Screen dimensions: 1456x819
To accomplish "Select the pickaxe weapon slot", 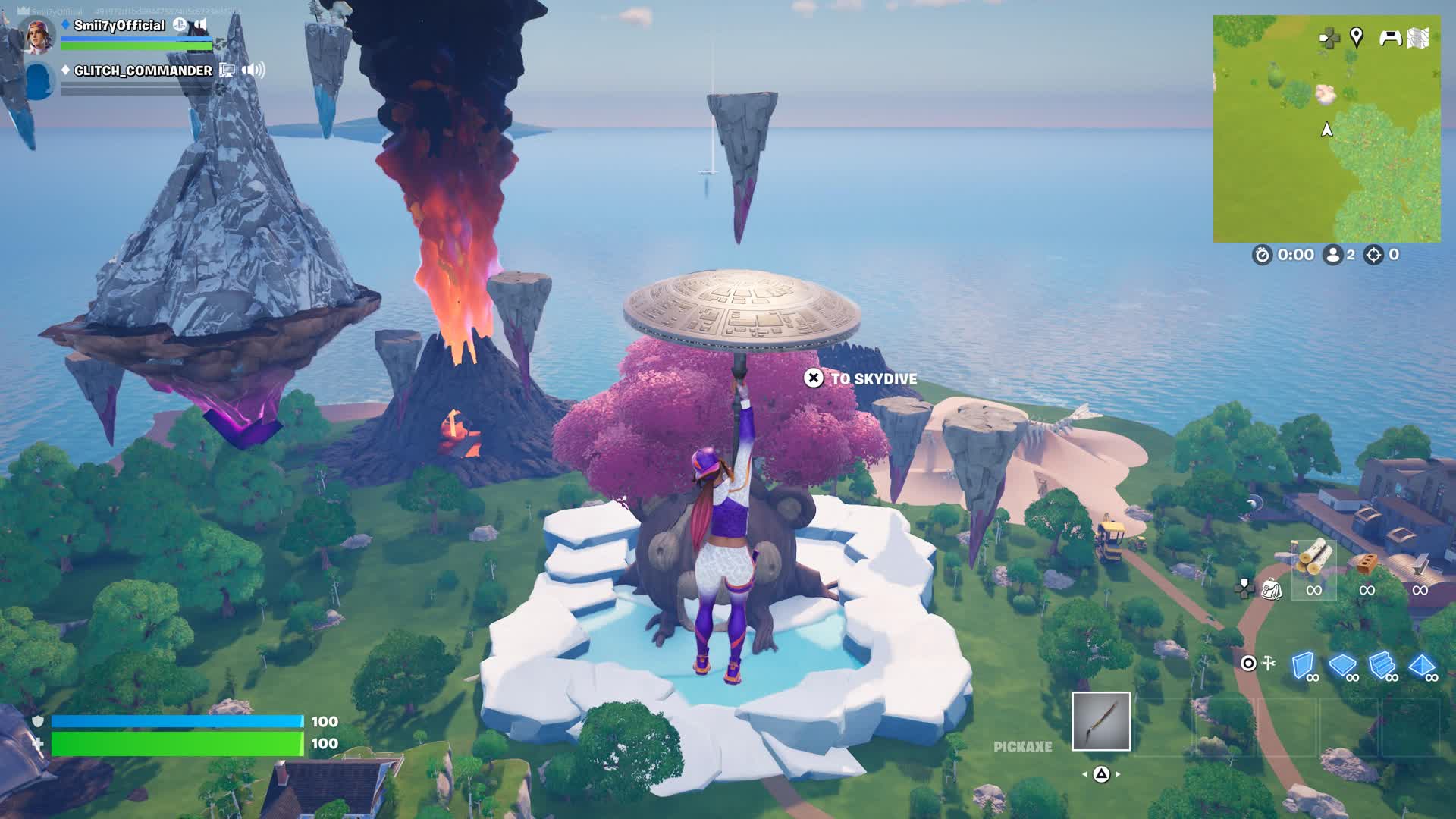I will [x=1101, y=721].
